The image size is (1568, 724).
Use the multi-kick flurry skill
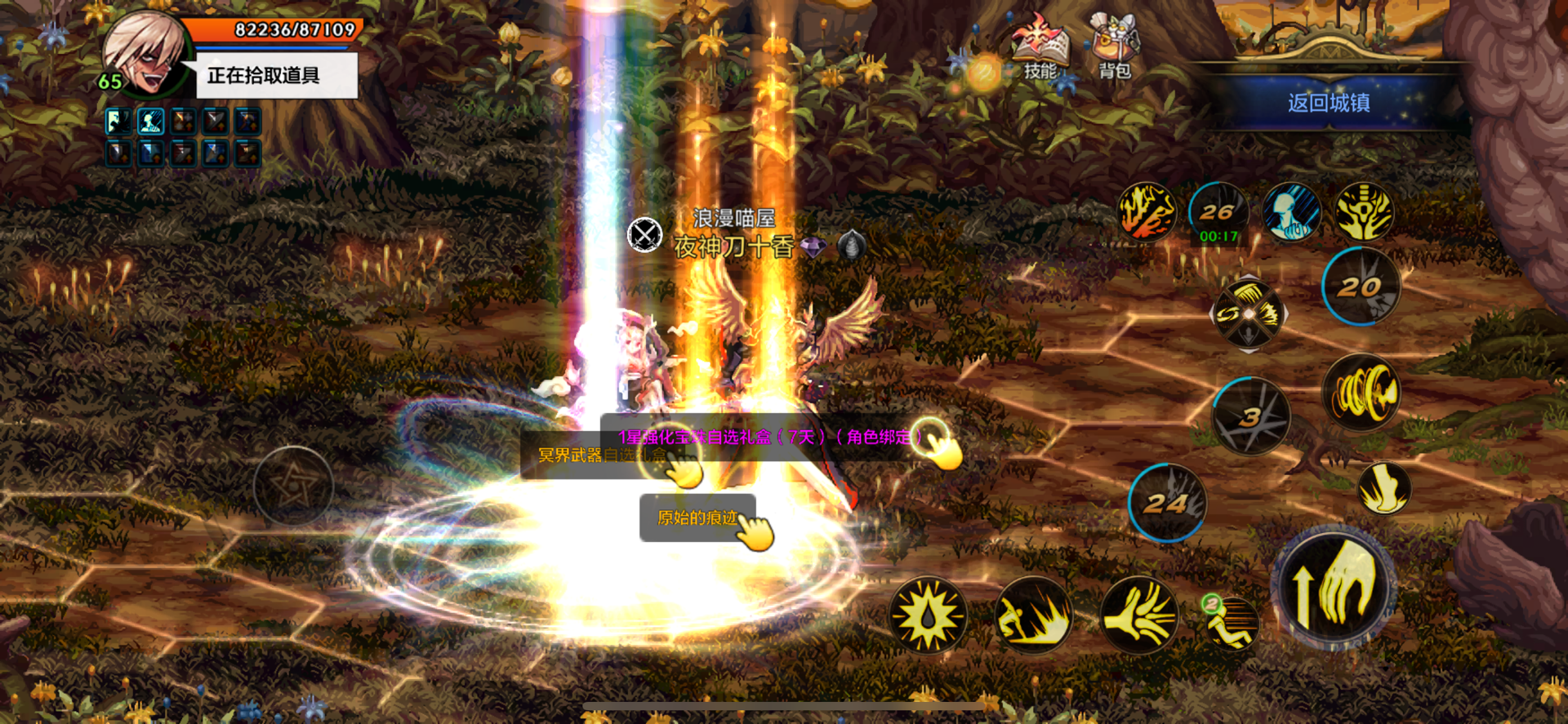(1139, 615)
